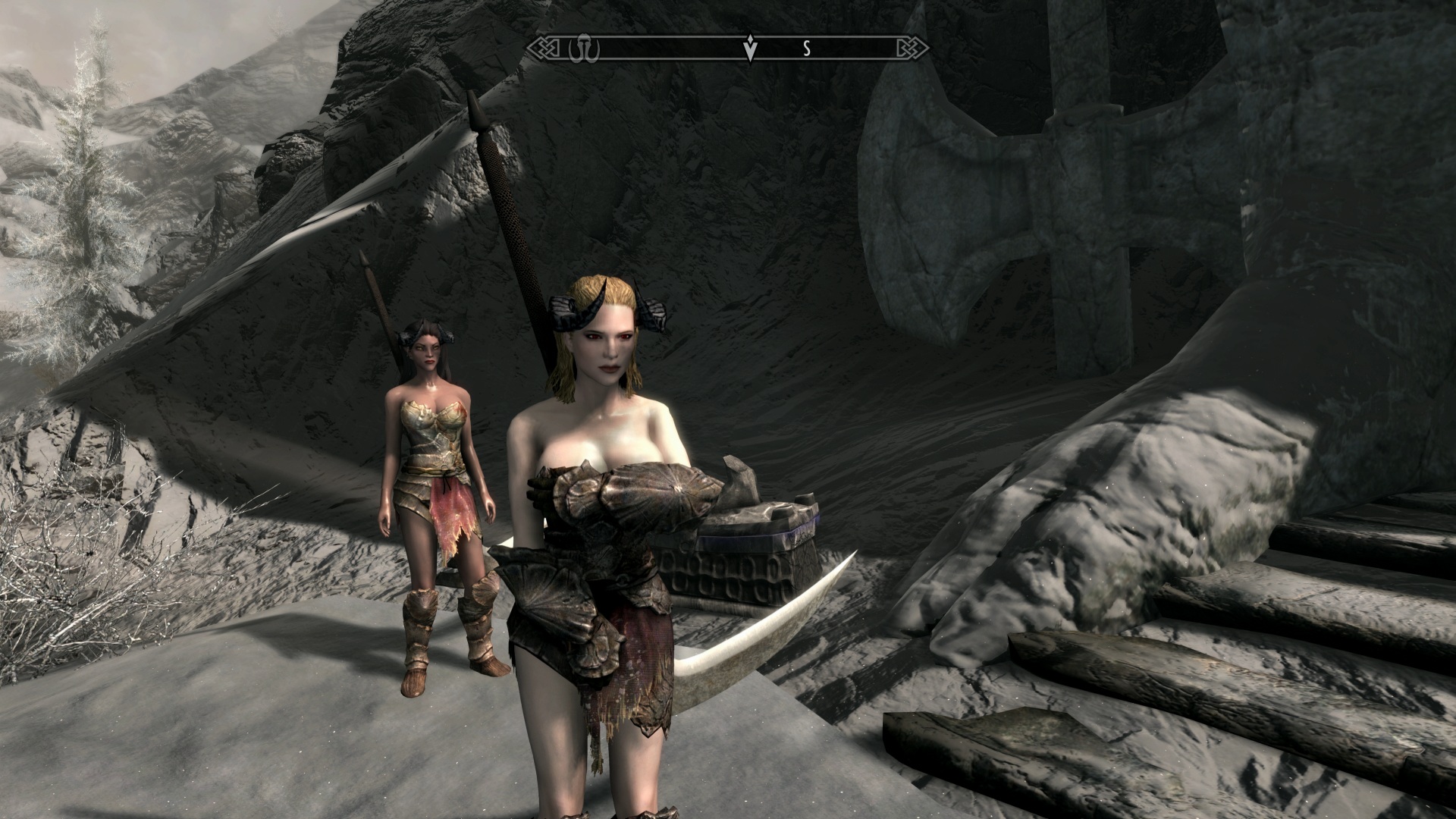1456x819 pixels.
Task: Click the South "S" heading on the compass
Action: [x=808, y=49]
